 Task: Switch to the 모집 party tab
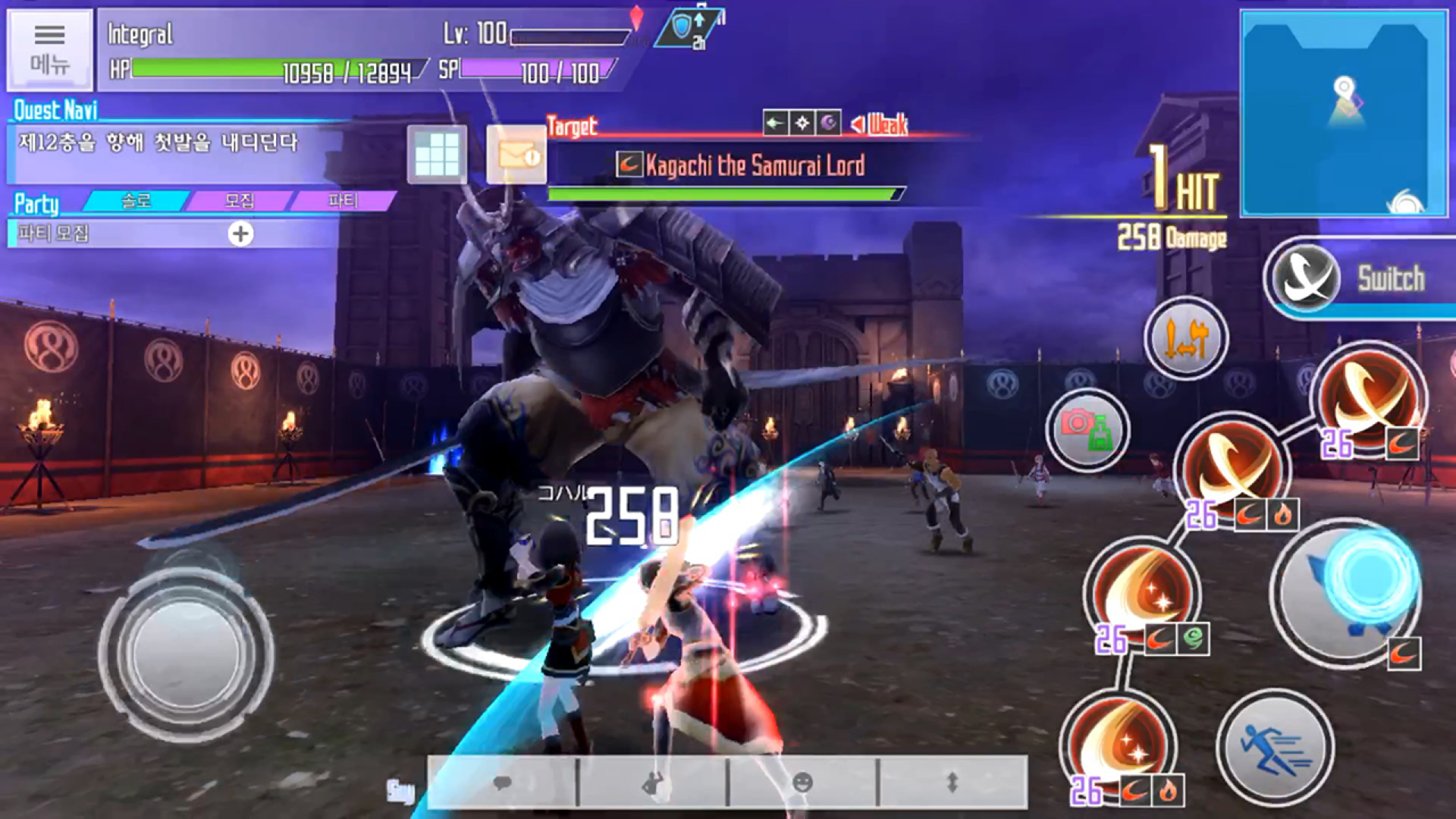coord(240,201)
